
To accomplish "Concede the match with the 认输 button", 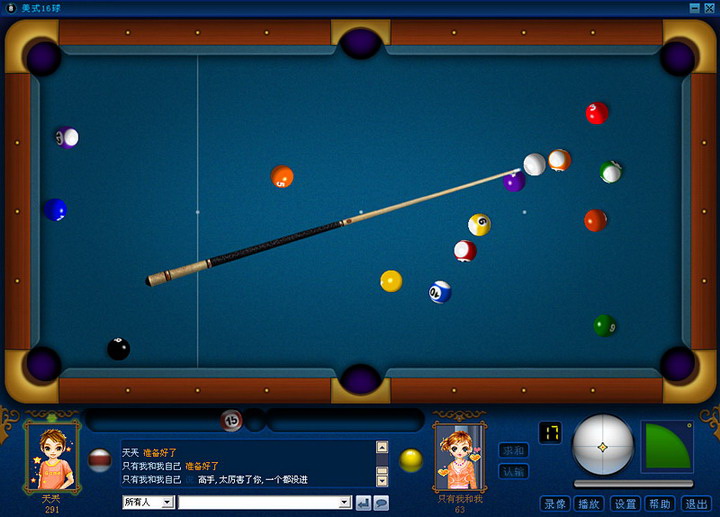I will pos(513,470).
